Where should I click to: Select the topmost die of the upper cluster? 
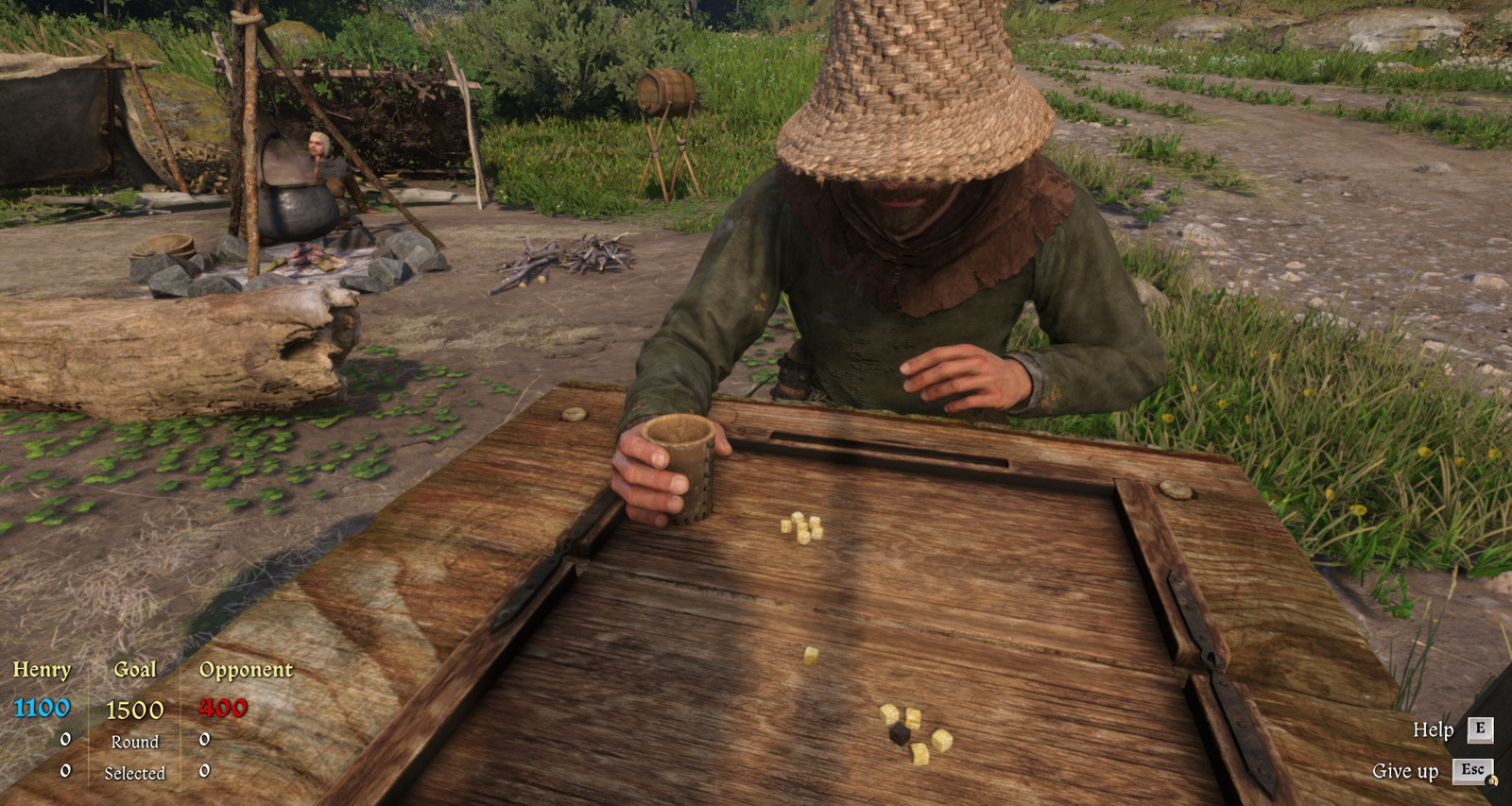[x=798, y=518]
